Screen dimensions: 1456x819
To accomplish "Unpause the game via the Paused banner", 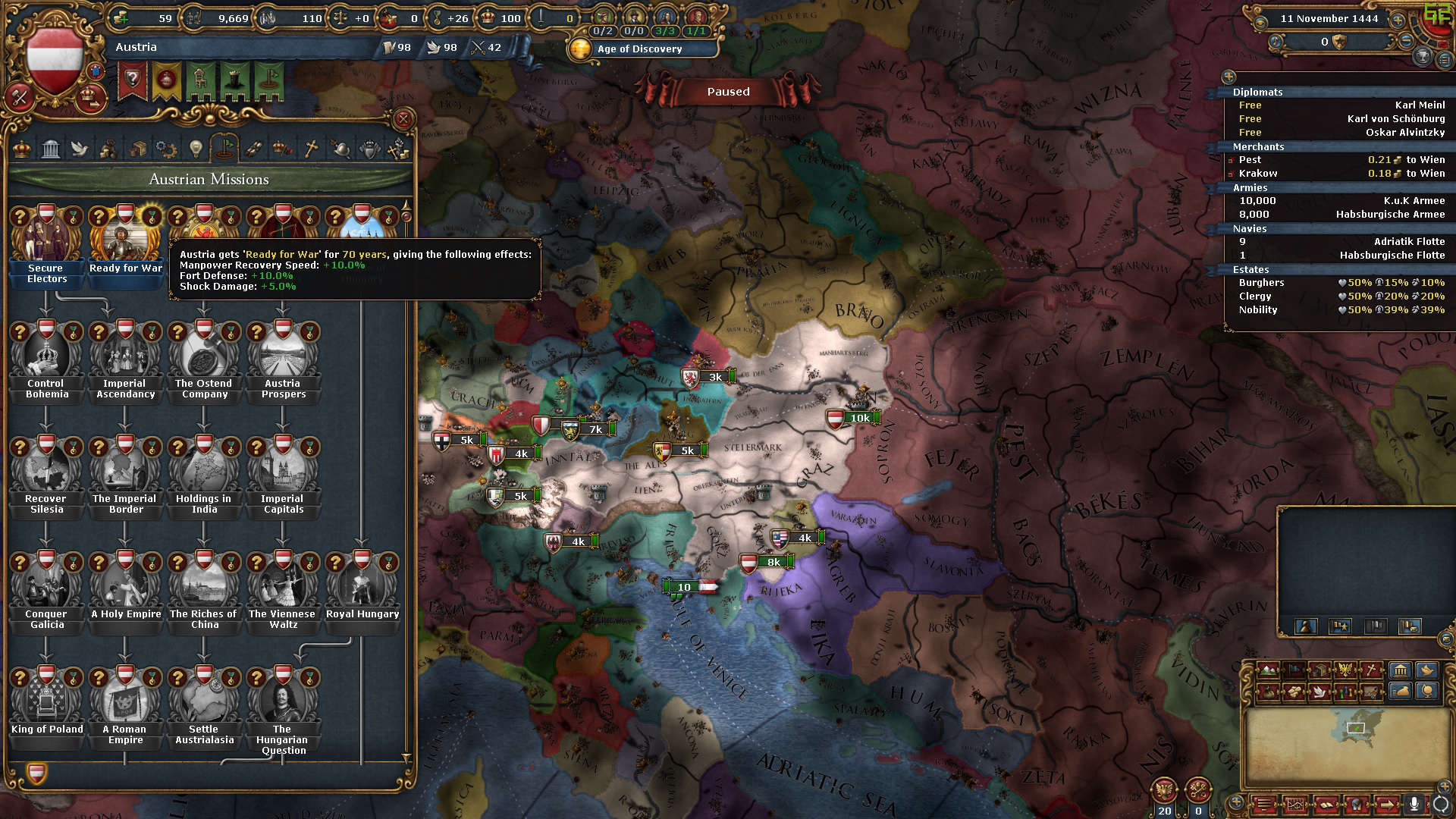I will click(x=727, y=91).
